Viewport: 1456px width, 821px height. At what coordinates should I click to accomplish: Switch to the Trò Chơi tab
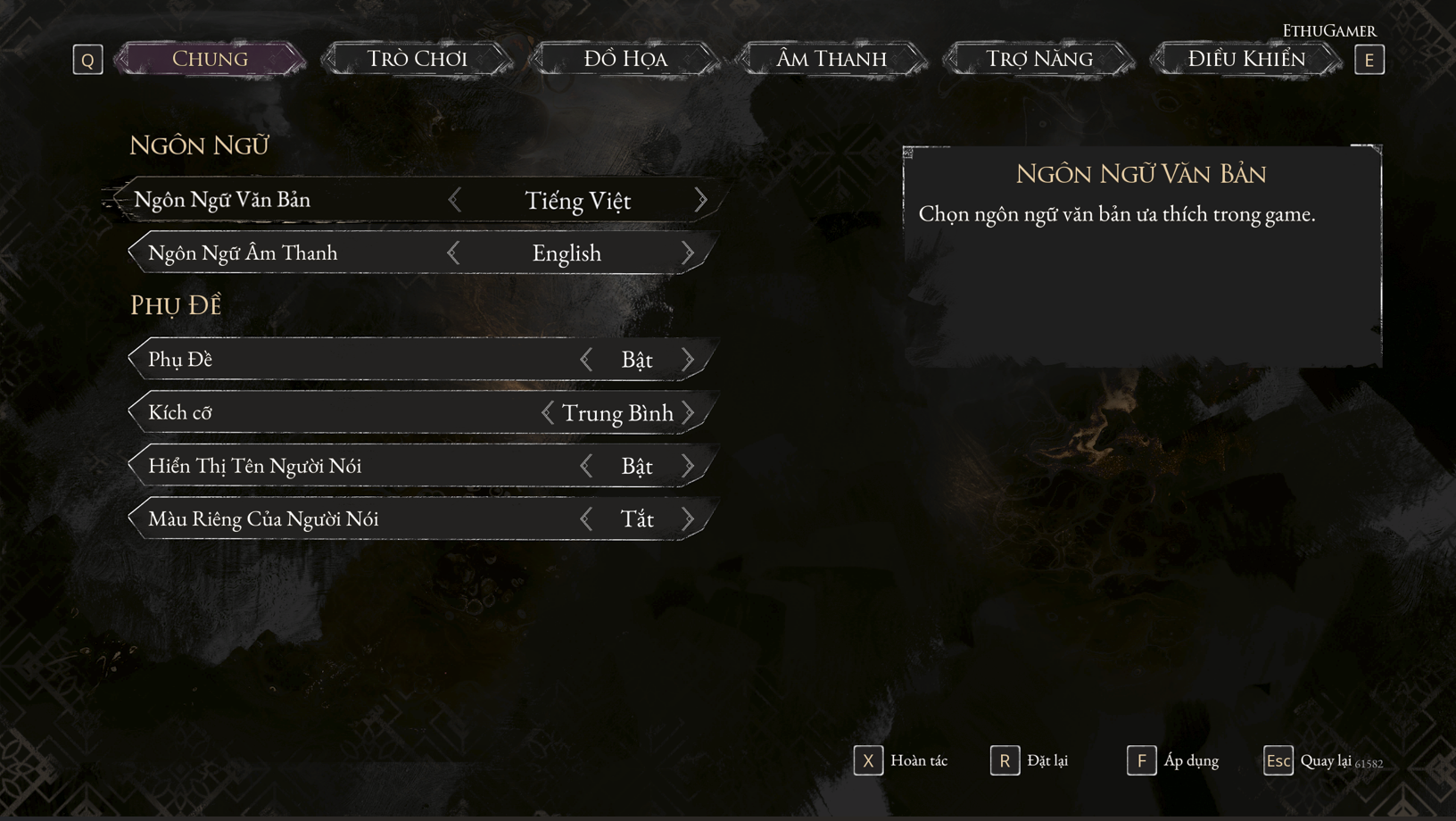pos(417,59)
